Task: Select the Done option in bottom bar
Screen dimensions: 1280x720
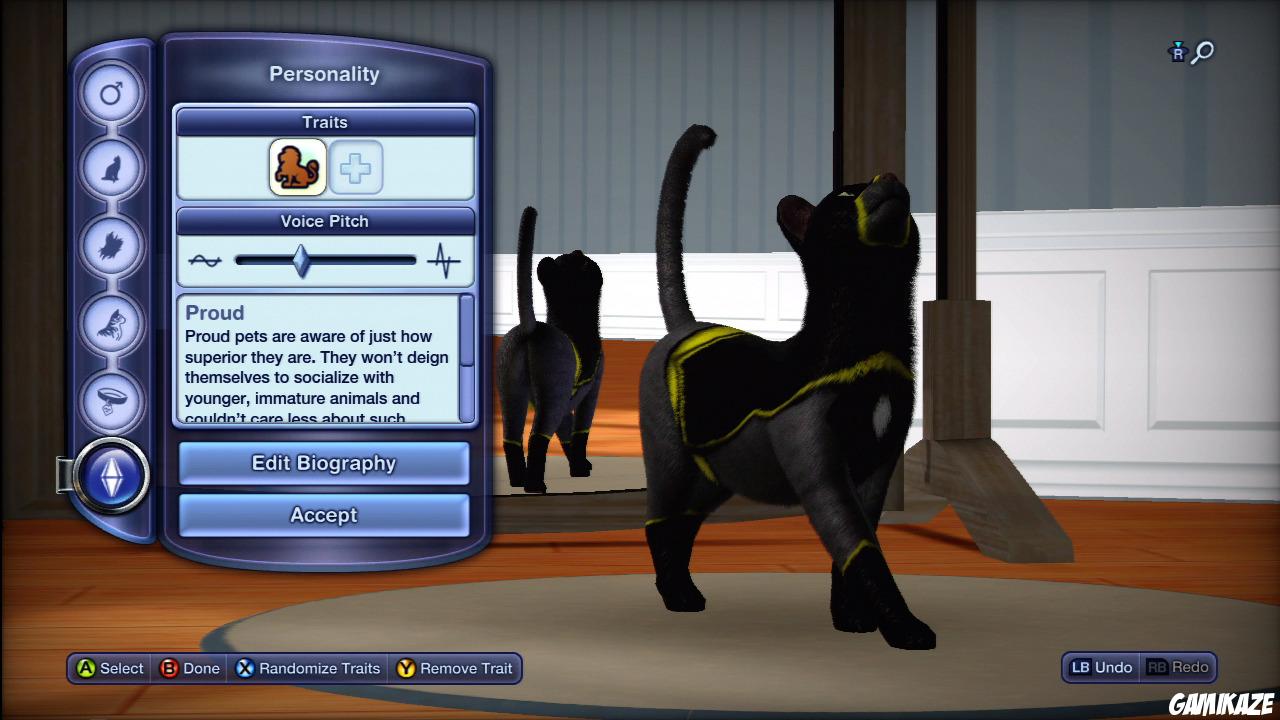Action: click(x=190, y=668)
